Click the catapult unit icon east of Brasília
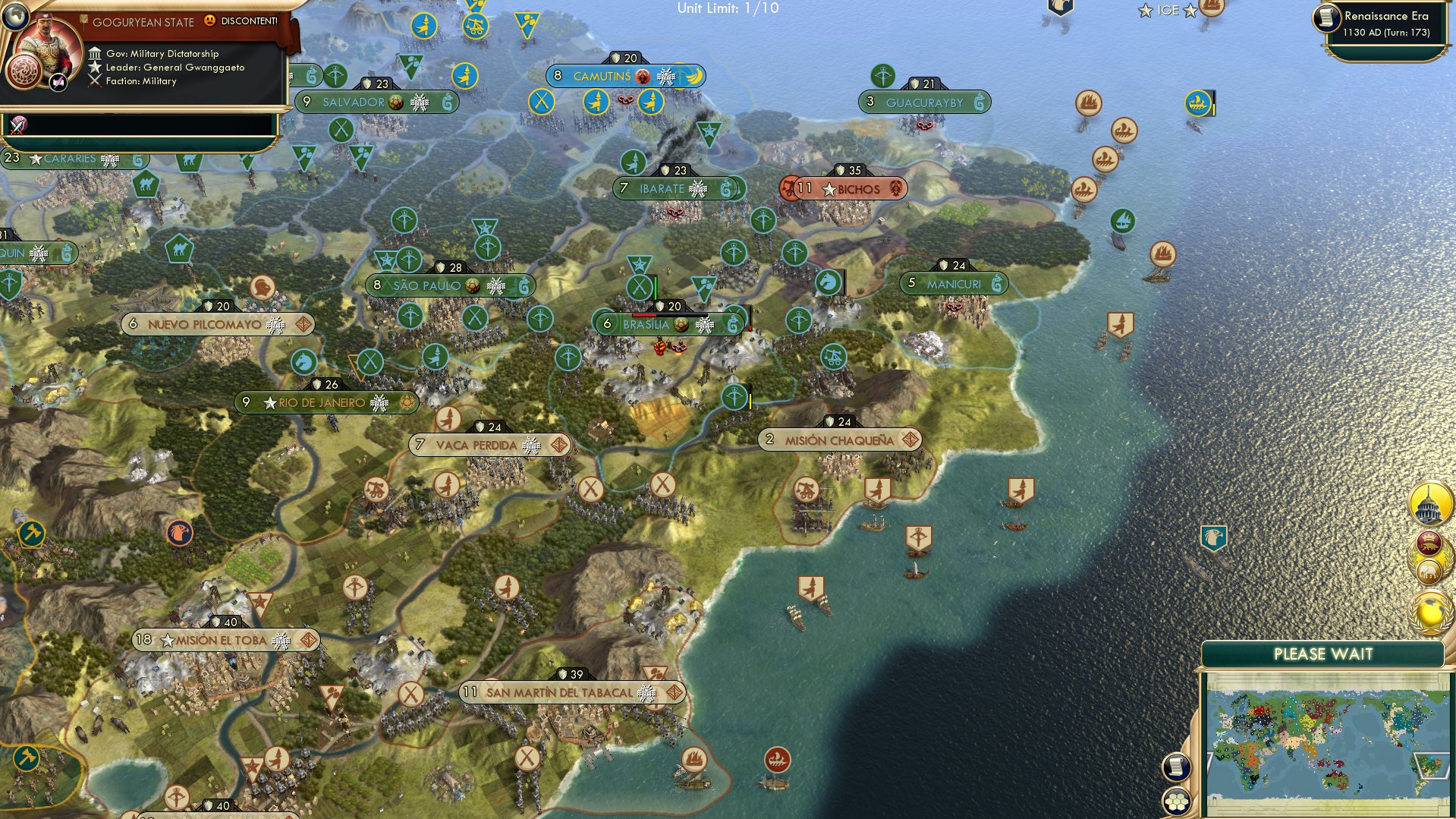Image resolution: width=1456 pixels, height=819 pixels. (x=832, y=357)
